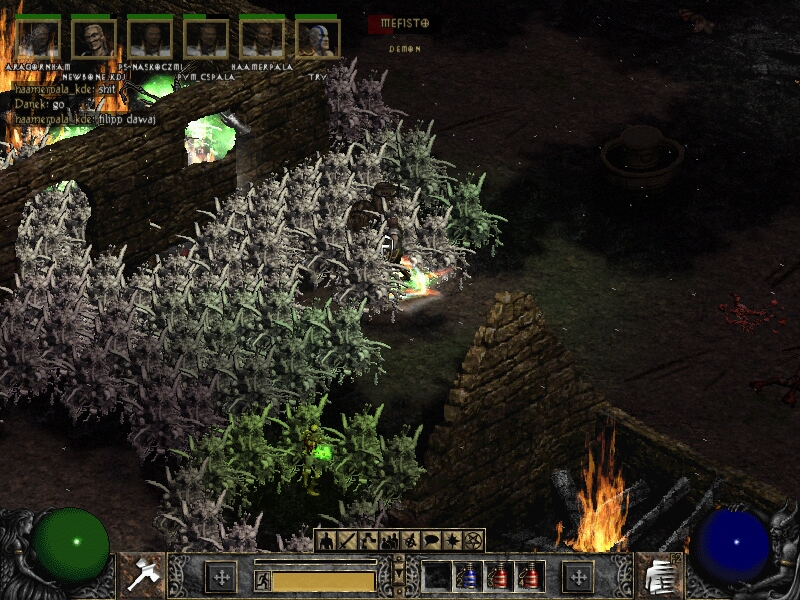800x600 pixels.
Task: Open the party screen from mini panel
Action: tap(390, 541)
